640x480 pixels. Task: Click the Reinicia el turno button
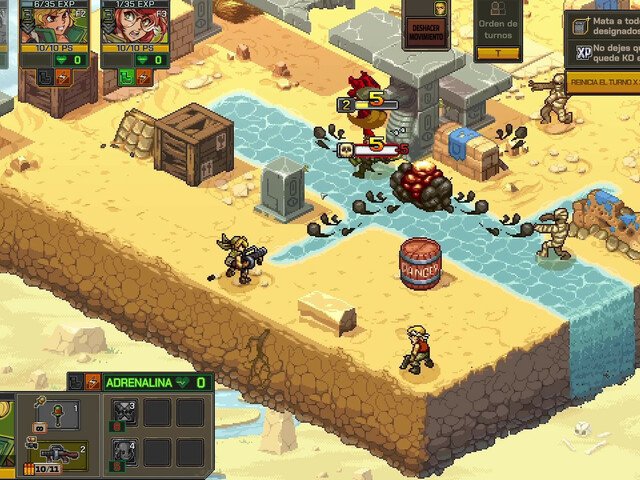tap(603, 80)
